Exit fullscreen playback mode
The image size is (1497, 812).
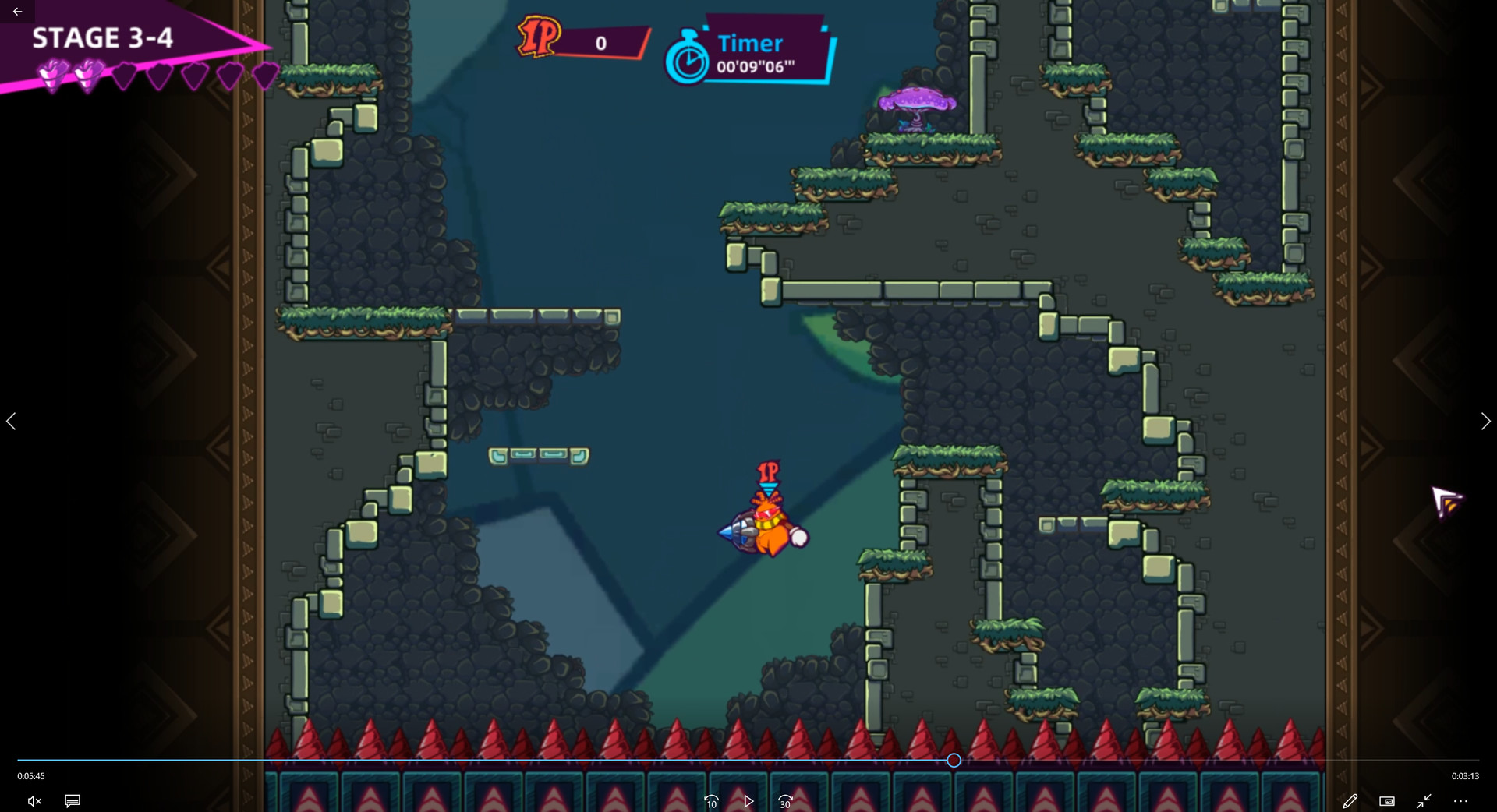pos(1424,800)
